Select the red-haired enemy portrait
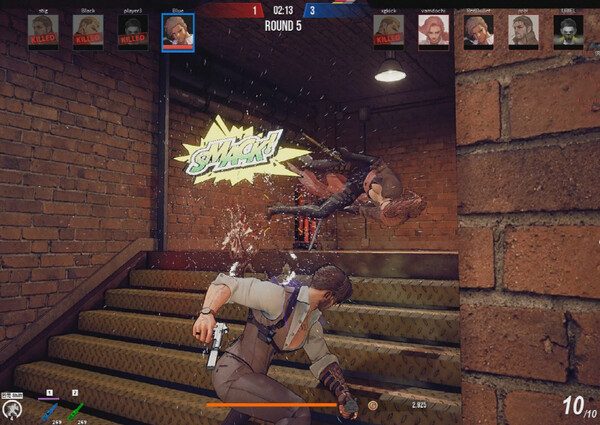 [x=433, y=32]
